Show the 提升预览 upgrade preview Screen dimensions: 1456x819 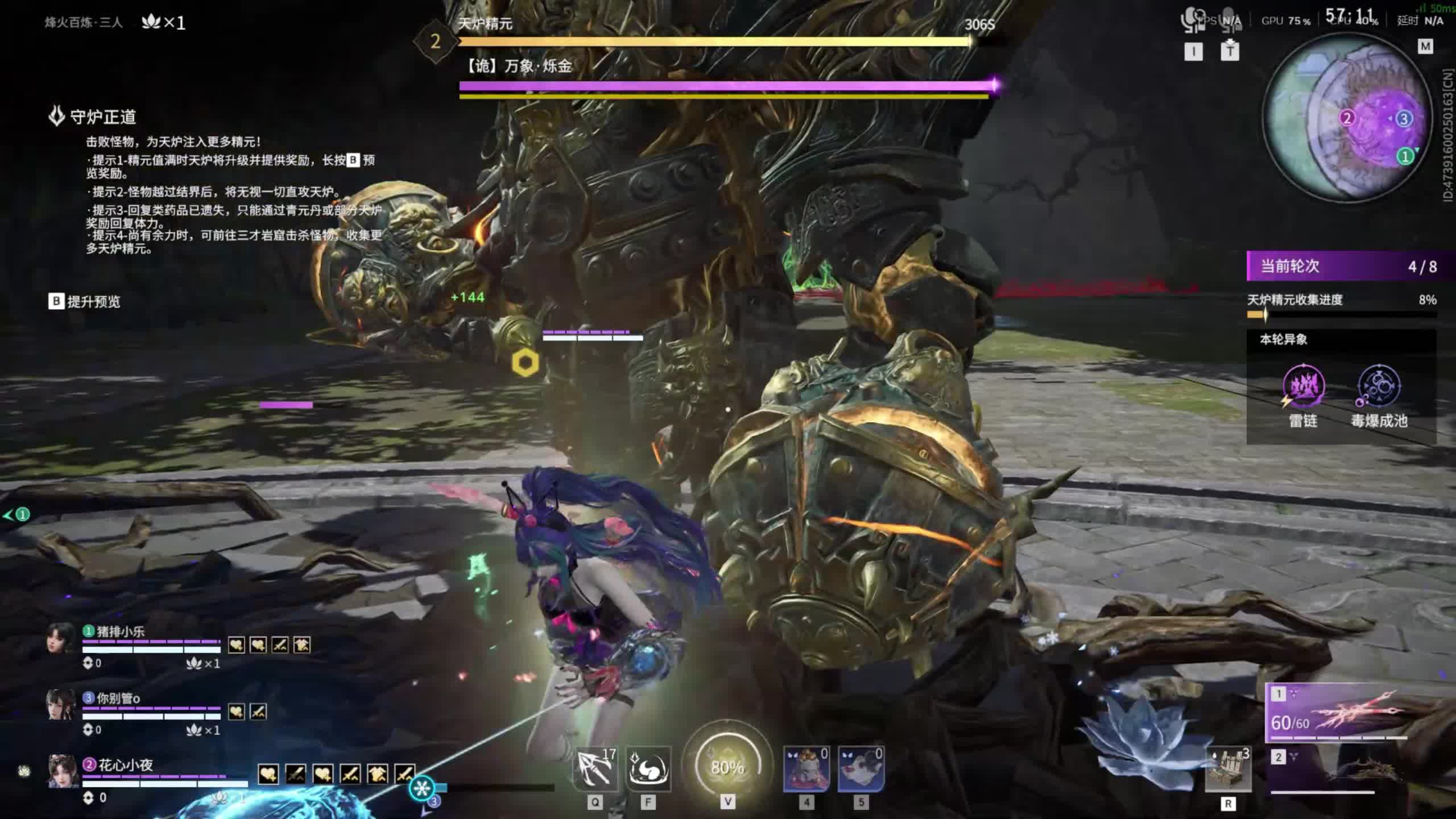tap(85, 301)
